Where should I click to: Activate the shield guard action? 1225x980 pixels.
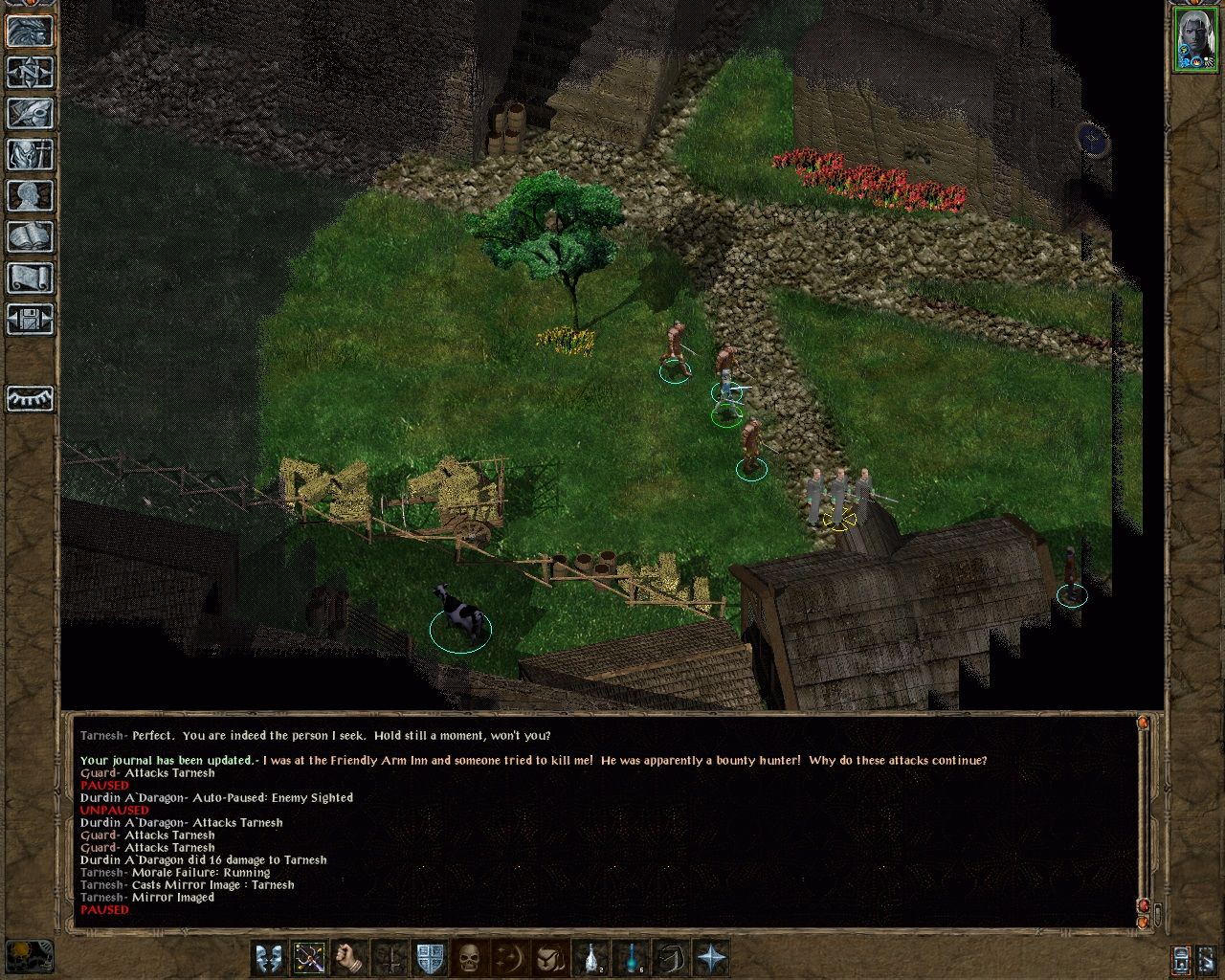430,958
